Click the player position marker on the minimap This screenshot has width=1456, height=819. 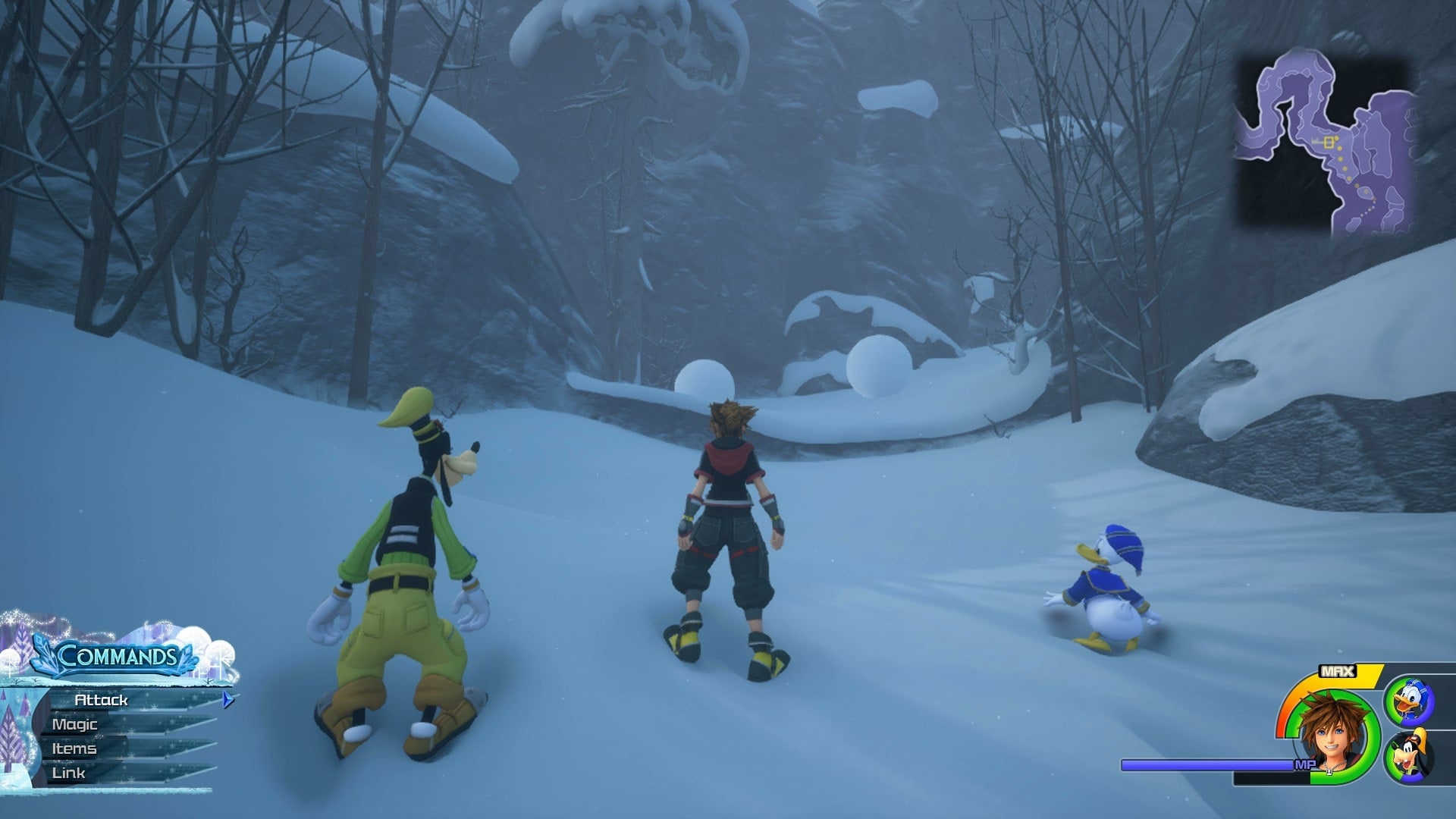(1328, 142)
